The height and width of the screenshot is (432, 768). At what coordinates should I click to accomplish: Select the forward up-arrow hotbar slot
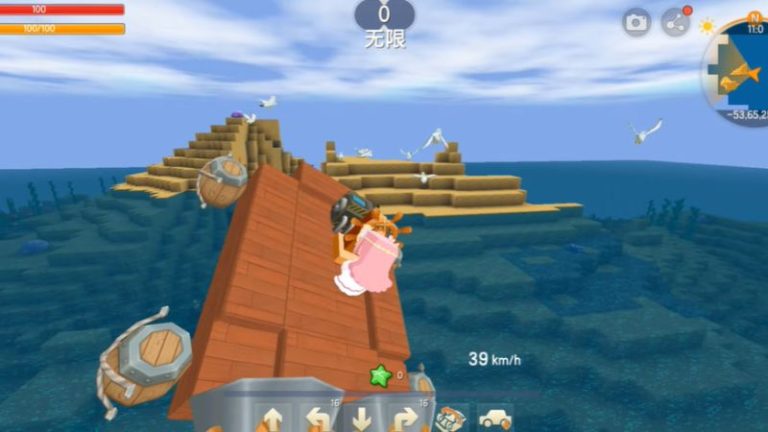pos(273,418)
